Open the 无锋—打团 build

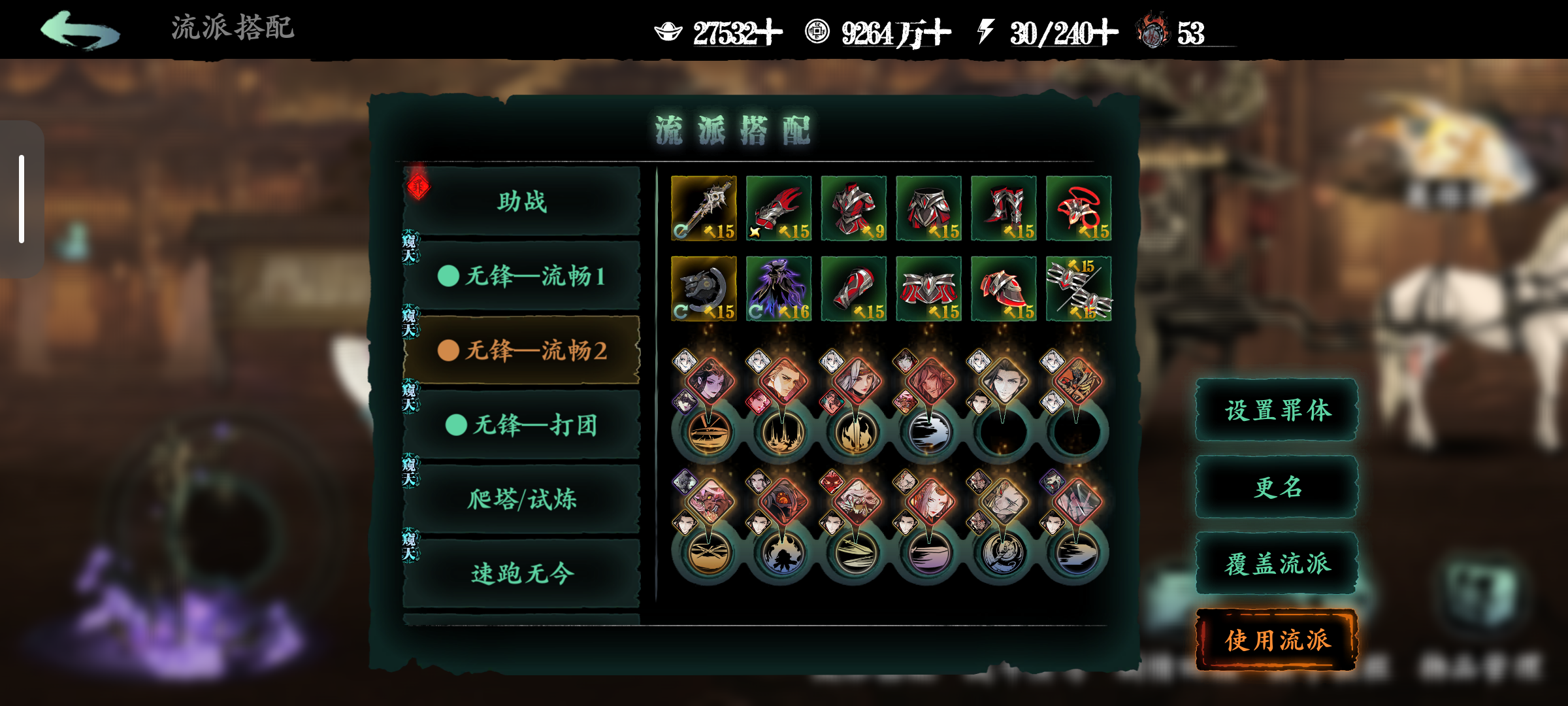[521, 425]
